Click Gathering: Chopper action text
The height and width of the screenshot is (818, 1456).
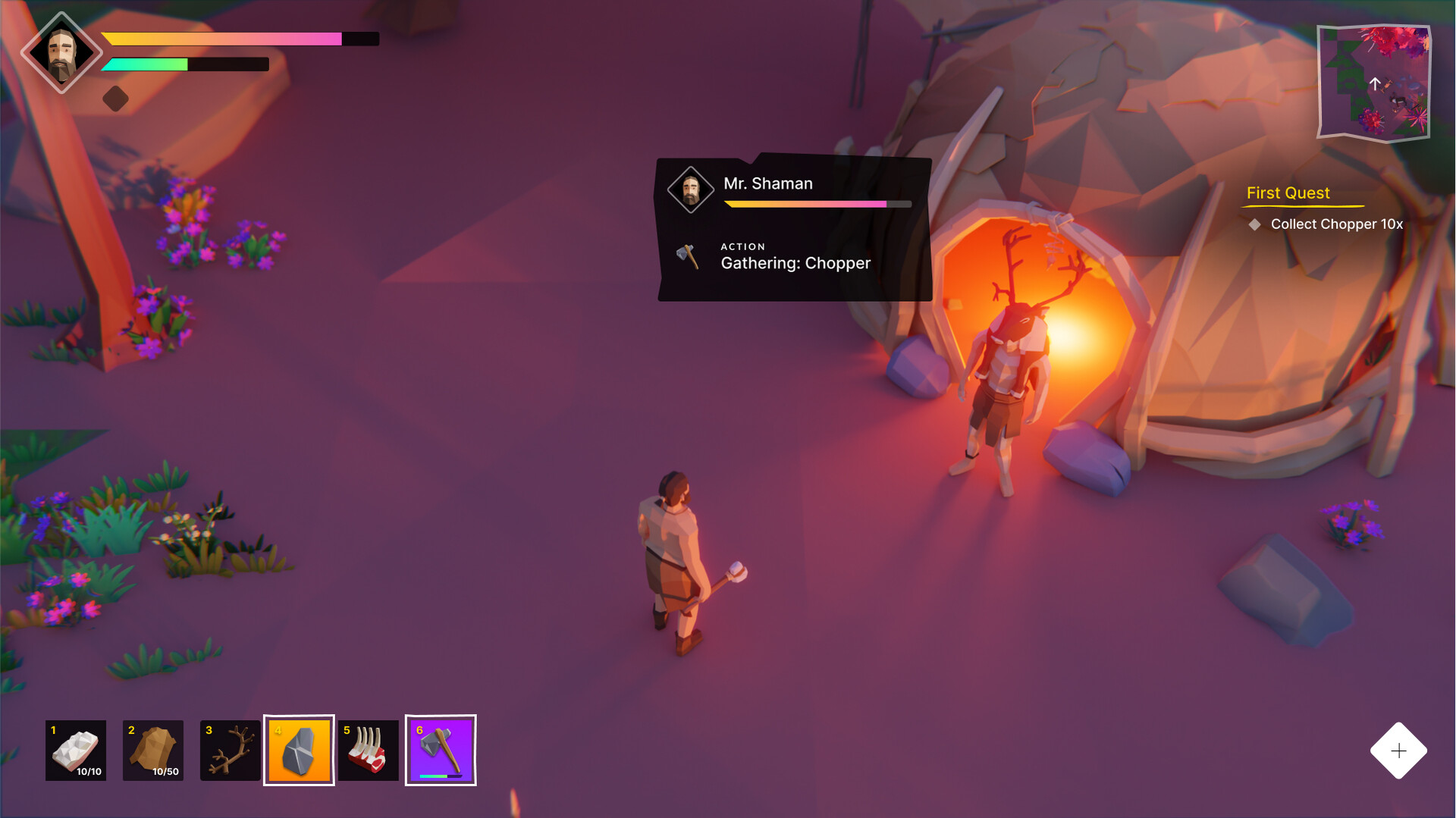(x=795, y=264)
